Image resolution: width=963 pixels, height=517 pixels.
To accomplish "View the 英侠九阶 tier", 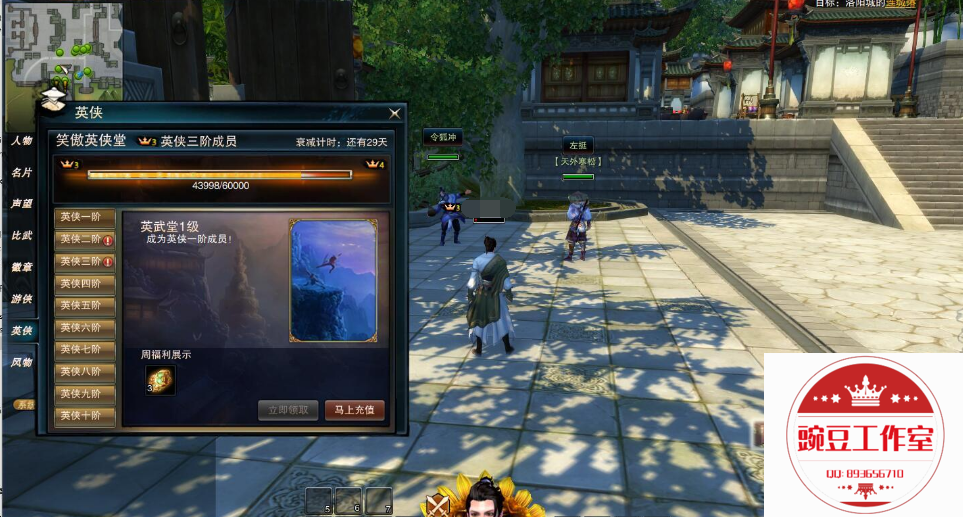I will 84,393.
